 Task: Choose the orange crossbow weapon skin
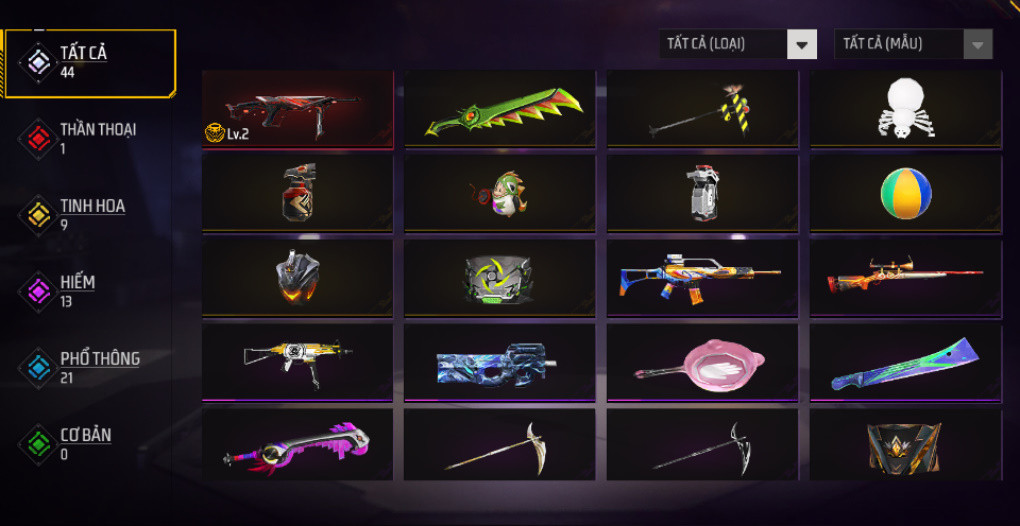pos(905,278)
